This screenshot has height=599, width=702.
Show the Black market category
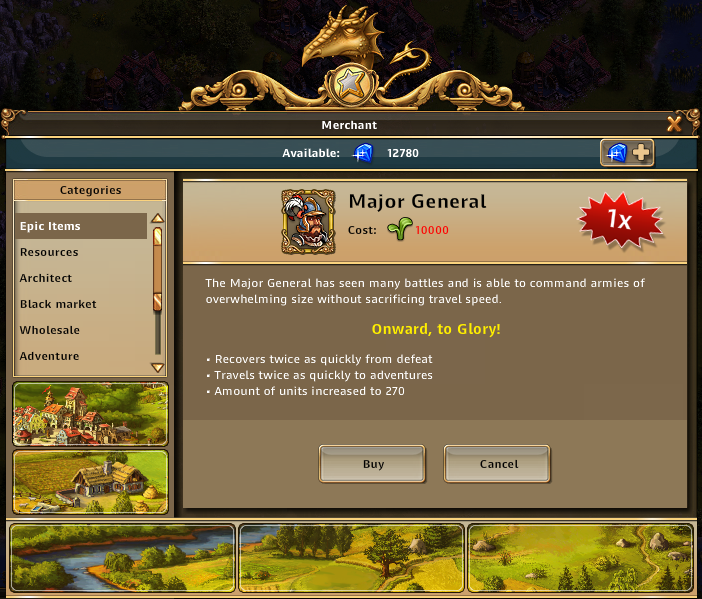pos(80,304)
